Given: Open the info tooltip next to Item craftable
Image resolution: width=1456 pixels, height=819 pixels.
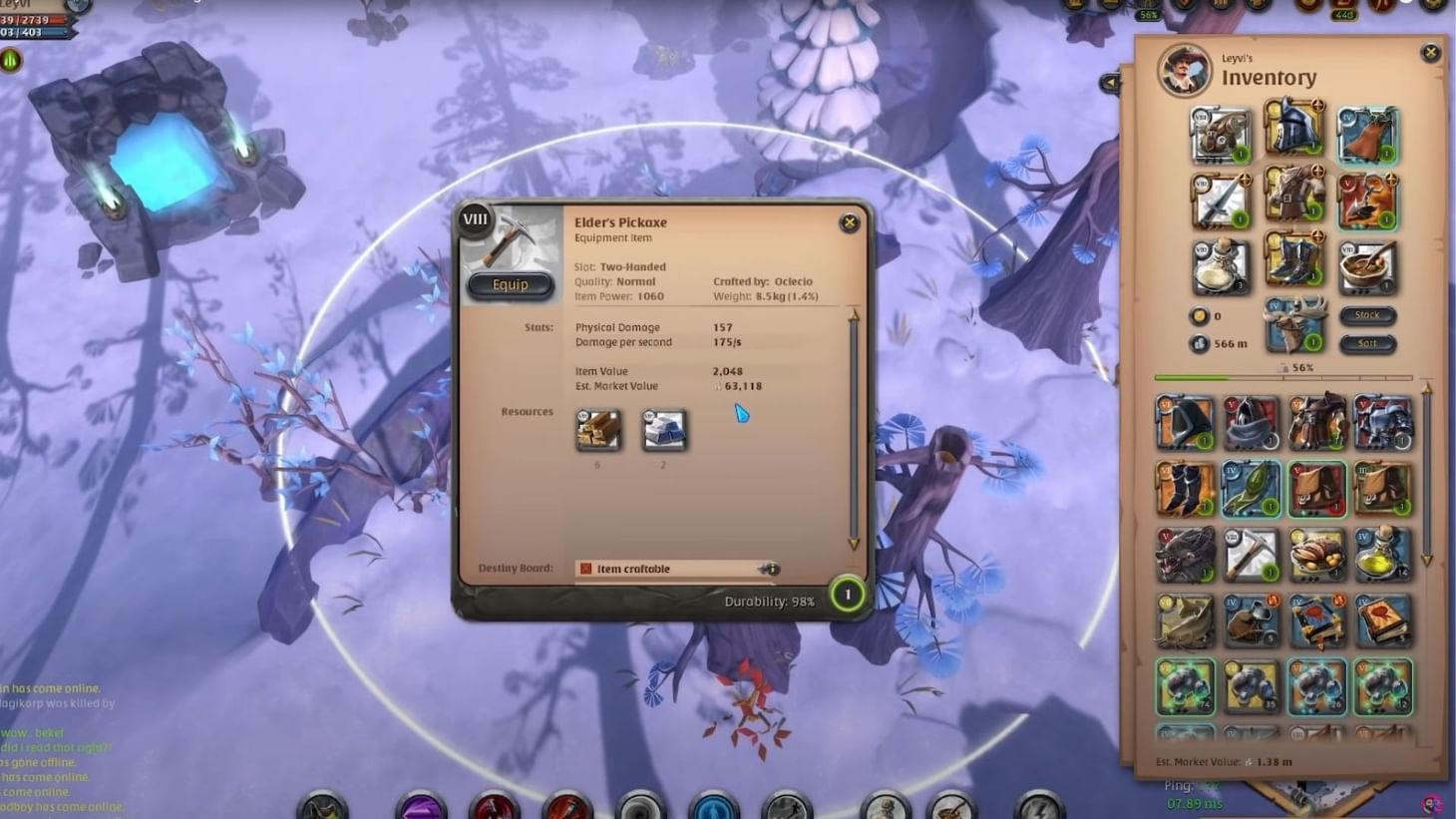Looking at the screenshot, I should pos(771,569).
